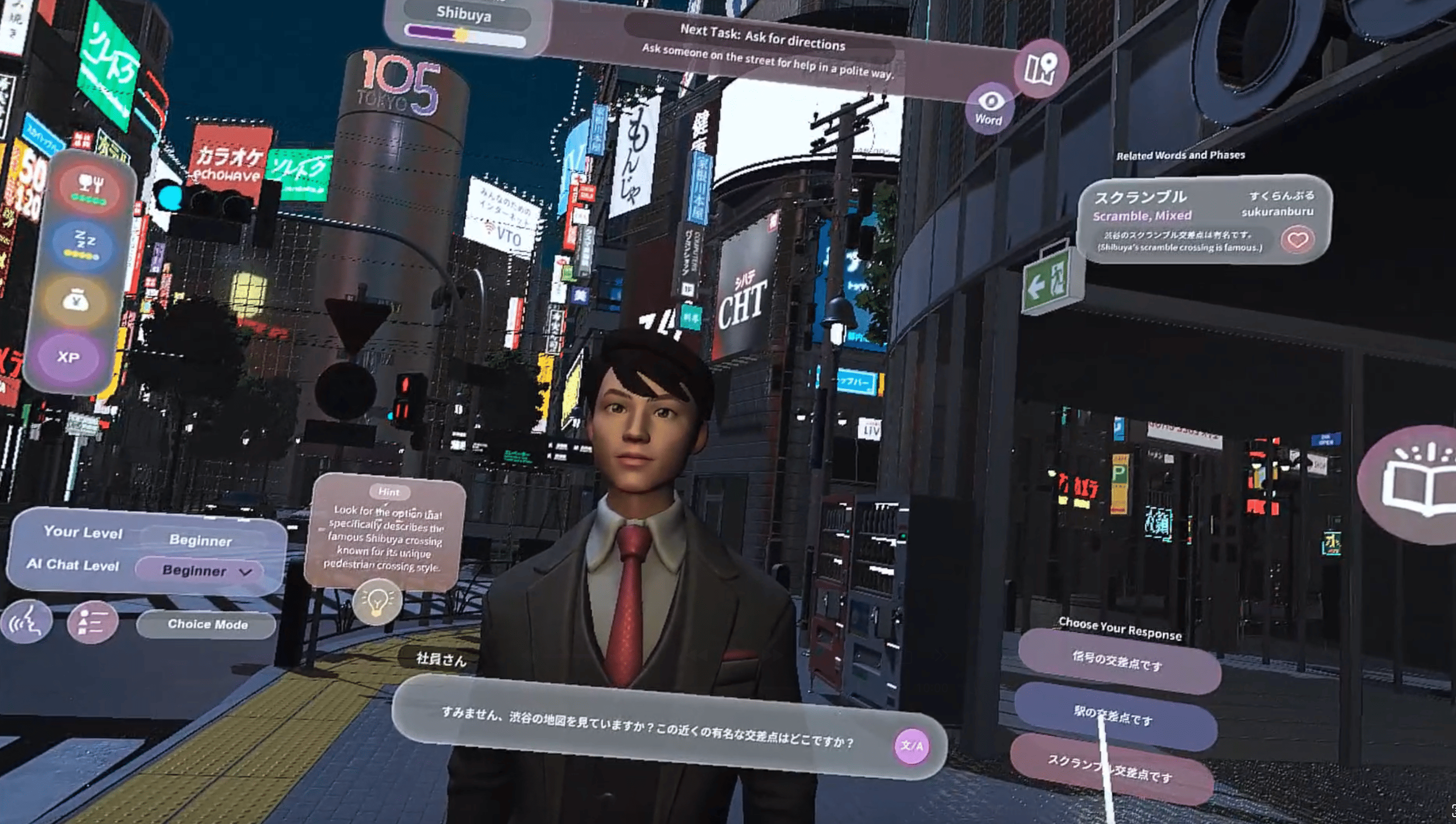Check the XP status button

coord(69,357)
